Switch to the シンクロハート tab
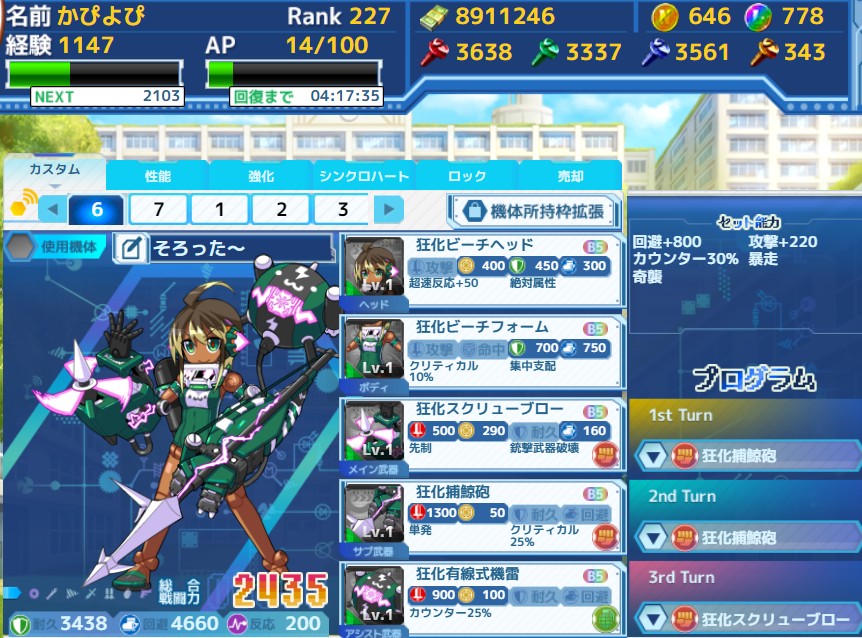 point(364,176)
